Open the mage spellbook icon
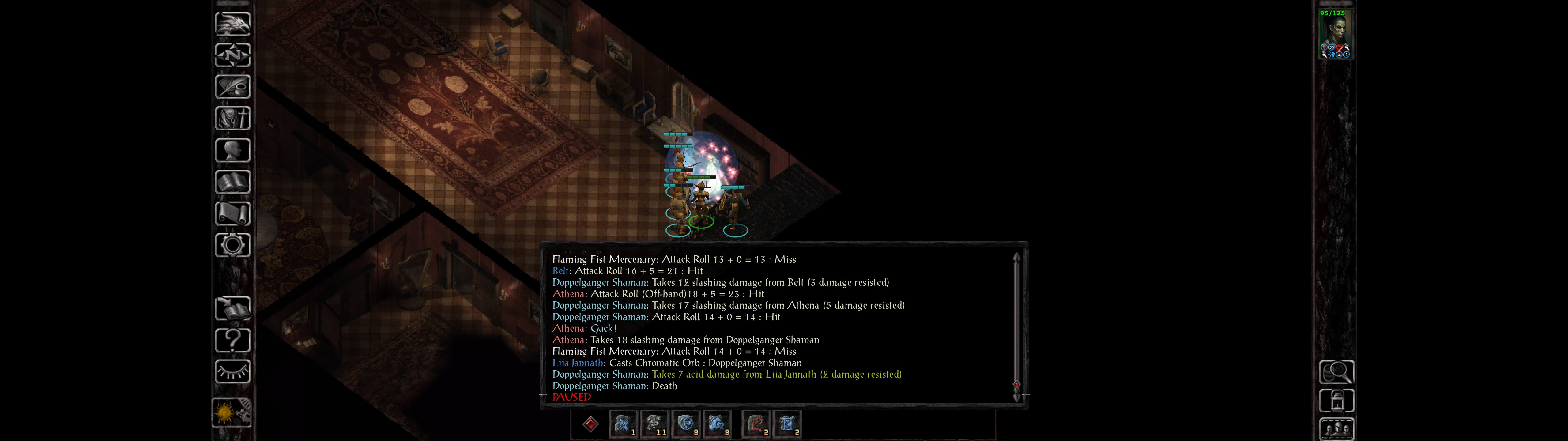The width and height of the screenshot is (1568, 441). (x=232, y=182)
